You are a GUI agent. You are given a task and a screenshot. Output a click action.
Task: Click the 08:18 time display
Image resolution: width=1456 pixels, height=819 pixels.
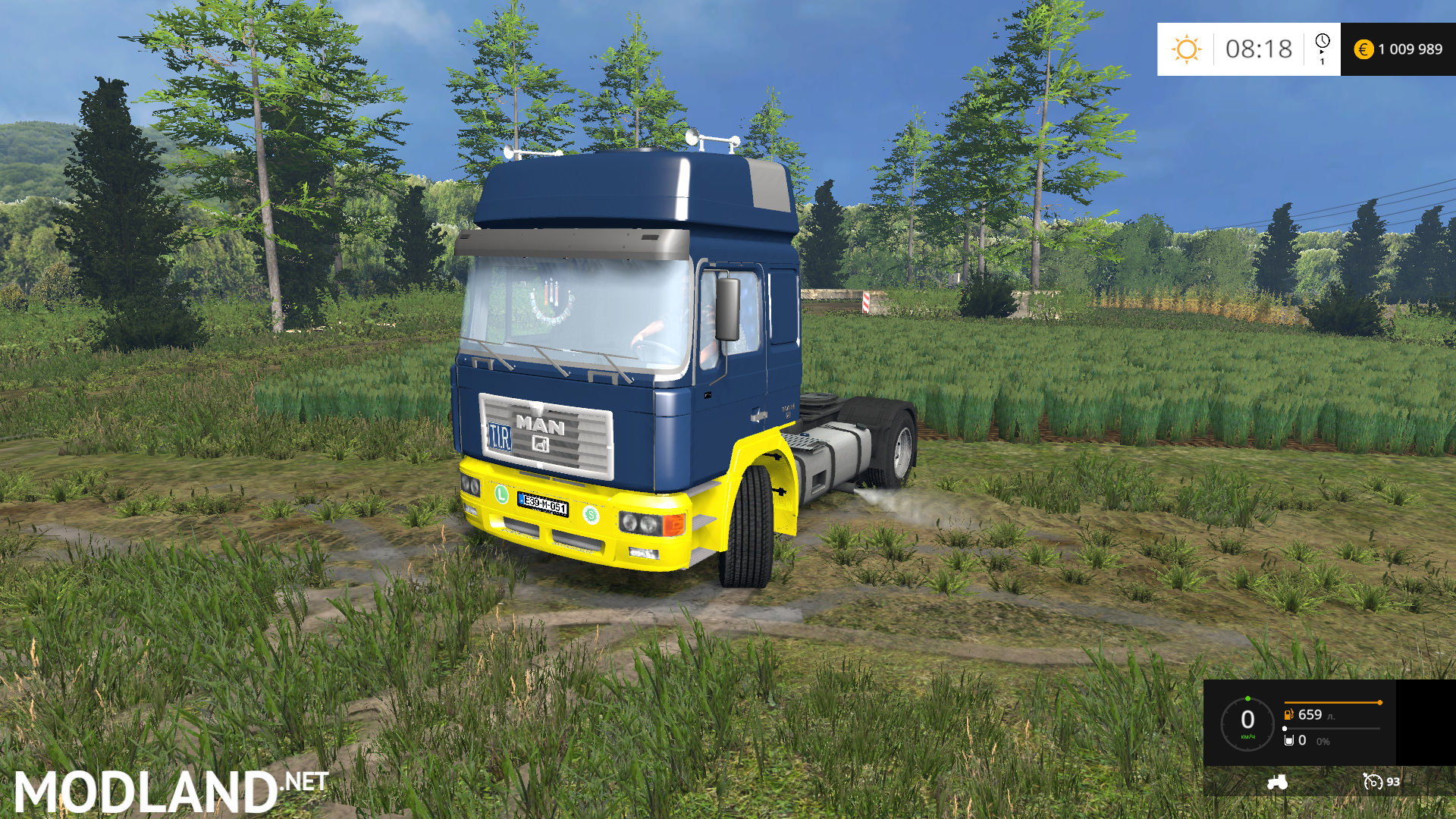[1259, 49]
